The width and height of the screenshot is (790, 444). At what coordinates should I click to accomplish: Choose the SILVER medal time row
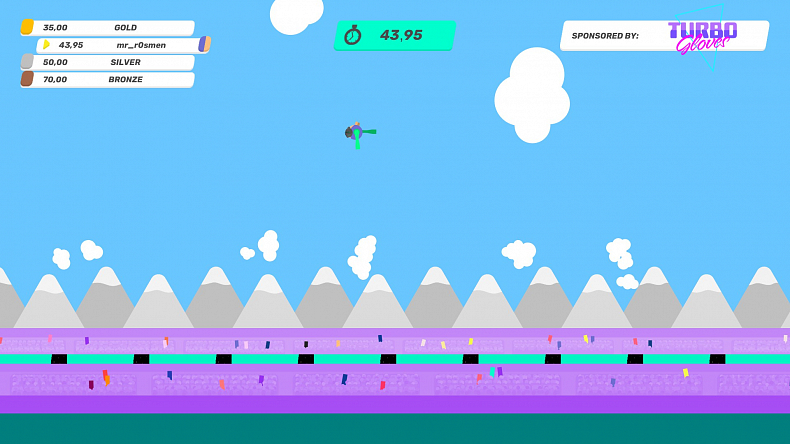point(108,62)
